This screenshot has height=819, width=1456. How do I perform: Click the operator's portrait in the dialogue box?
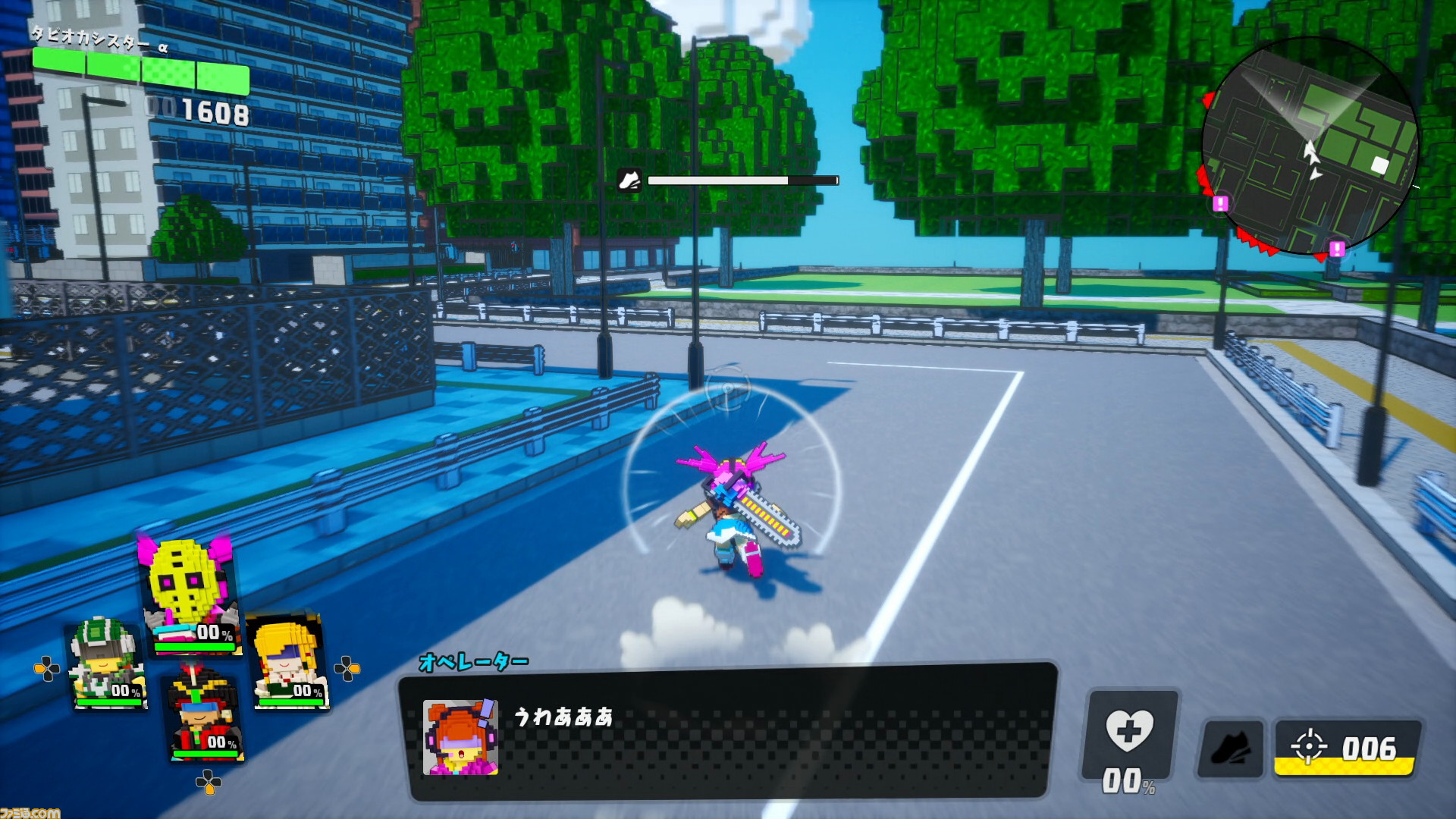click(460, 737)
